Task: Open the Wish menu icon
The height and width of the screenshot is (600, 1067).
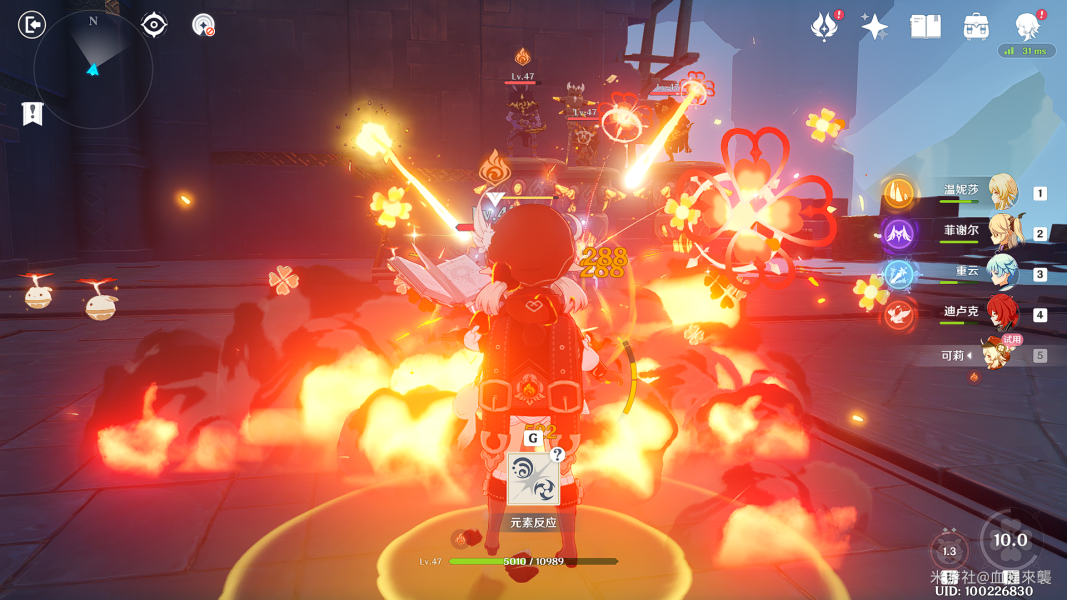Action: (824, 27)
